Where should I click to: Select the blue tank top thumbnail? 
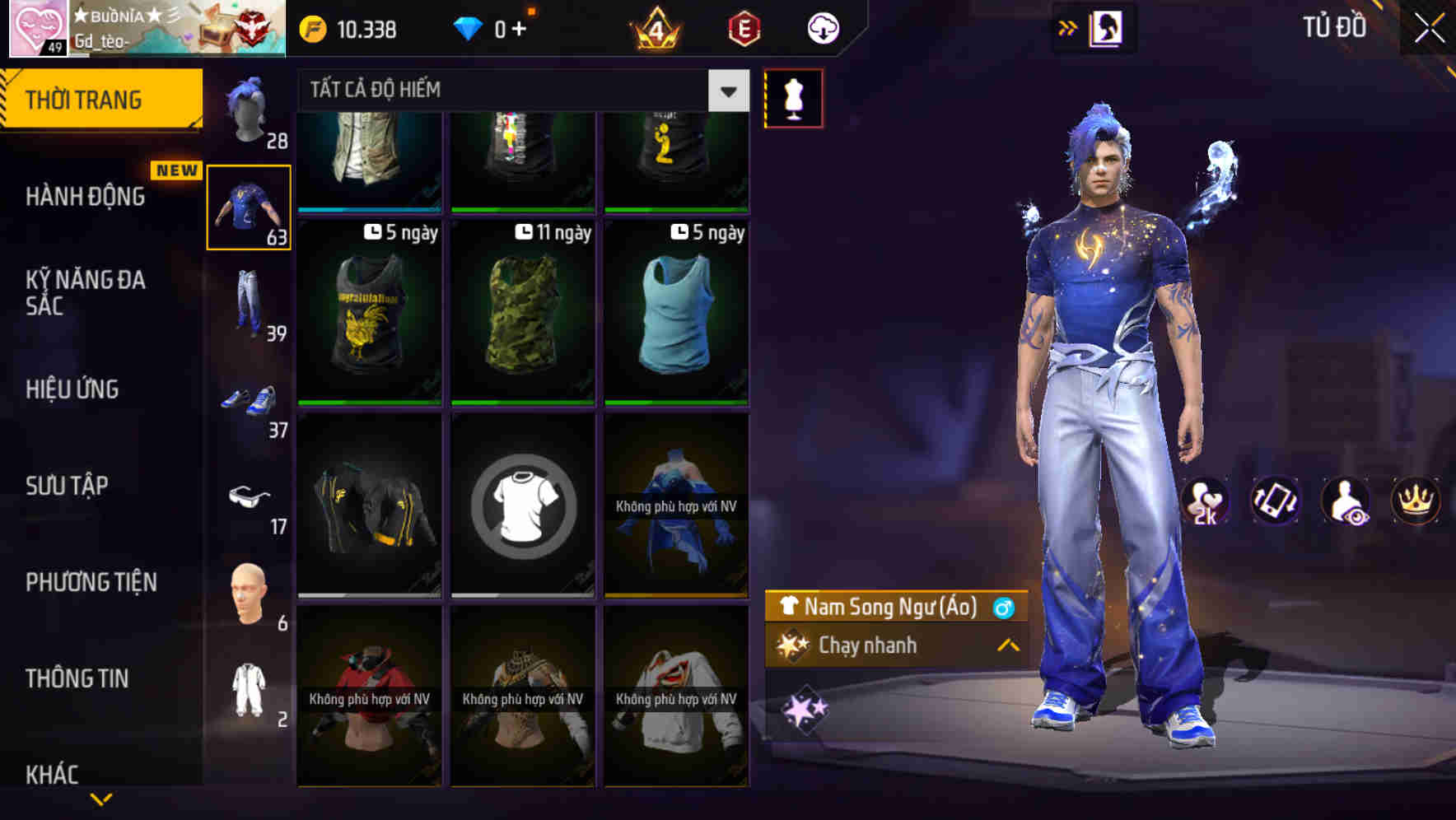(675, 313)
